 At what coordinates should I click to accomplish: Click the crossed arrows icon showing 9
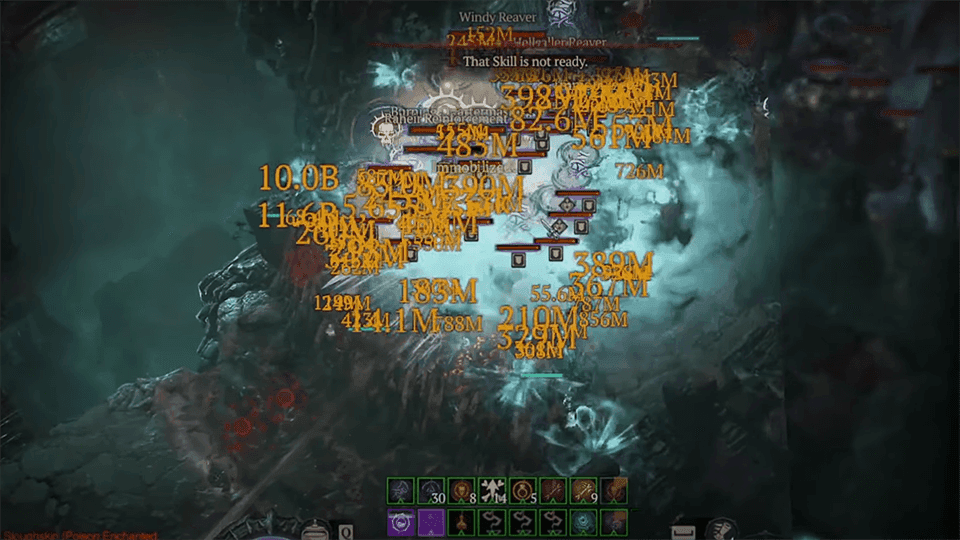tap(581, 490)
